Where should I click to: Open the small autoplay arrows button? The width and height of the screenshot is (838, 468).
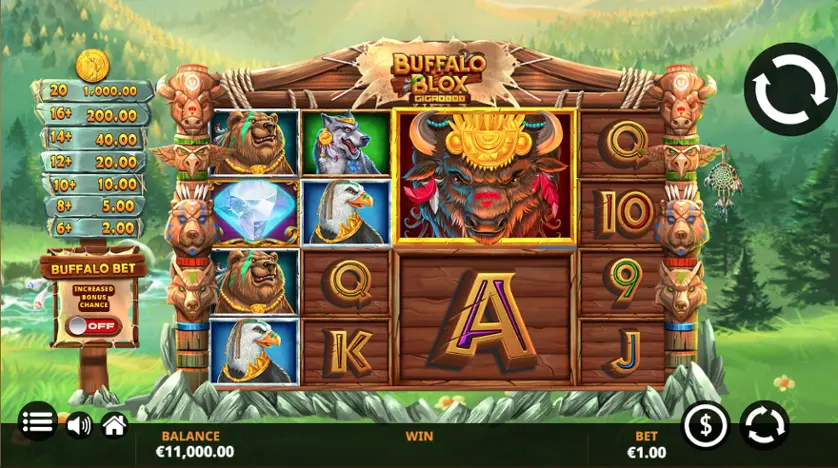(764, 425)
